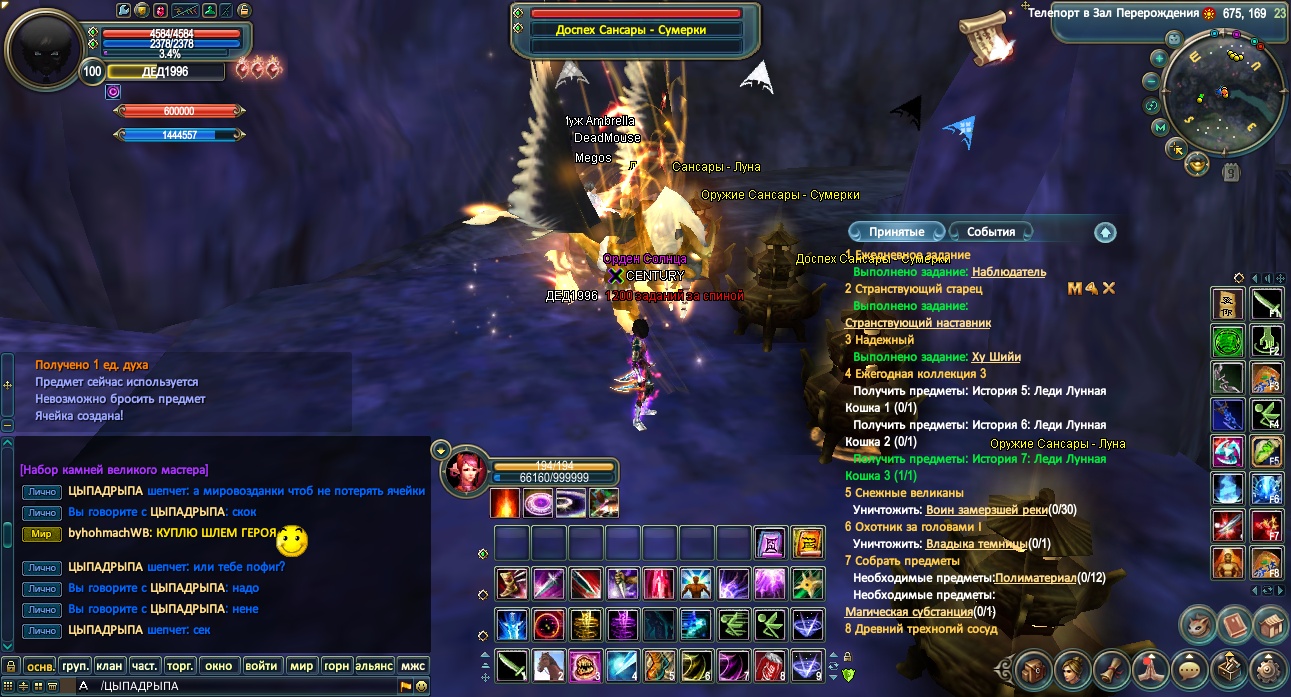Use the horse mount hotbar slot
Image resolution: width=1291 pixels, height=697 pixels.
pos(548,665)
